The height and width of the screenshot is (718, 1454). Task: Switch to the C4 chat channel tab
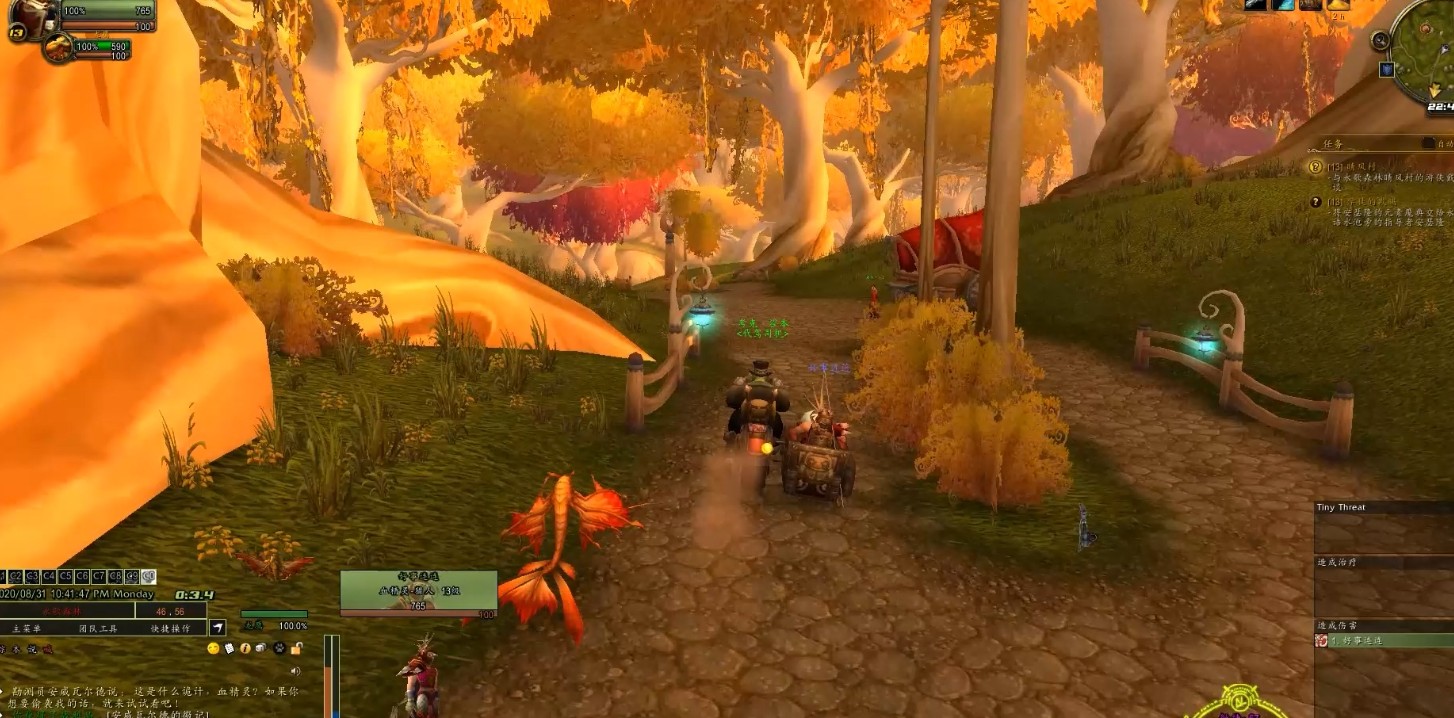tap(48, 577)
